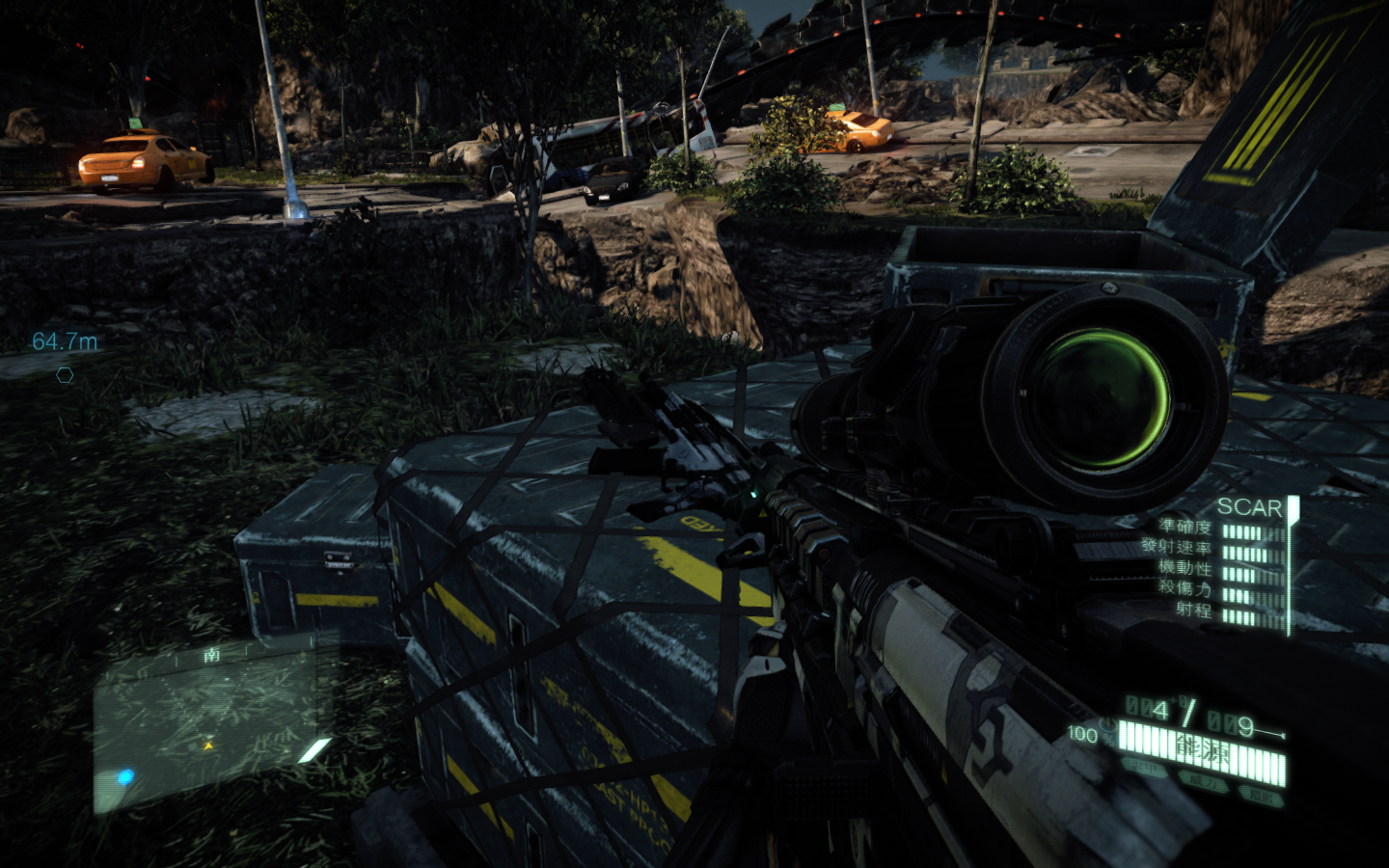Click the +0 grenade indicator beside the ammo count
Image resolution: width=1389 pixels, height=868 pixels.
coord(1178,700)
